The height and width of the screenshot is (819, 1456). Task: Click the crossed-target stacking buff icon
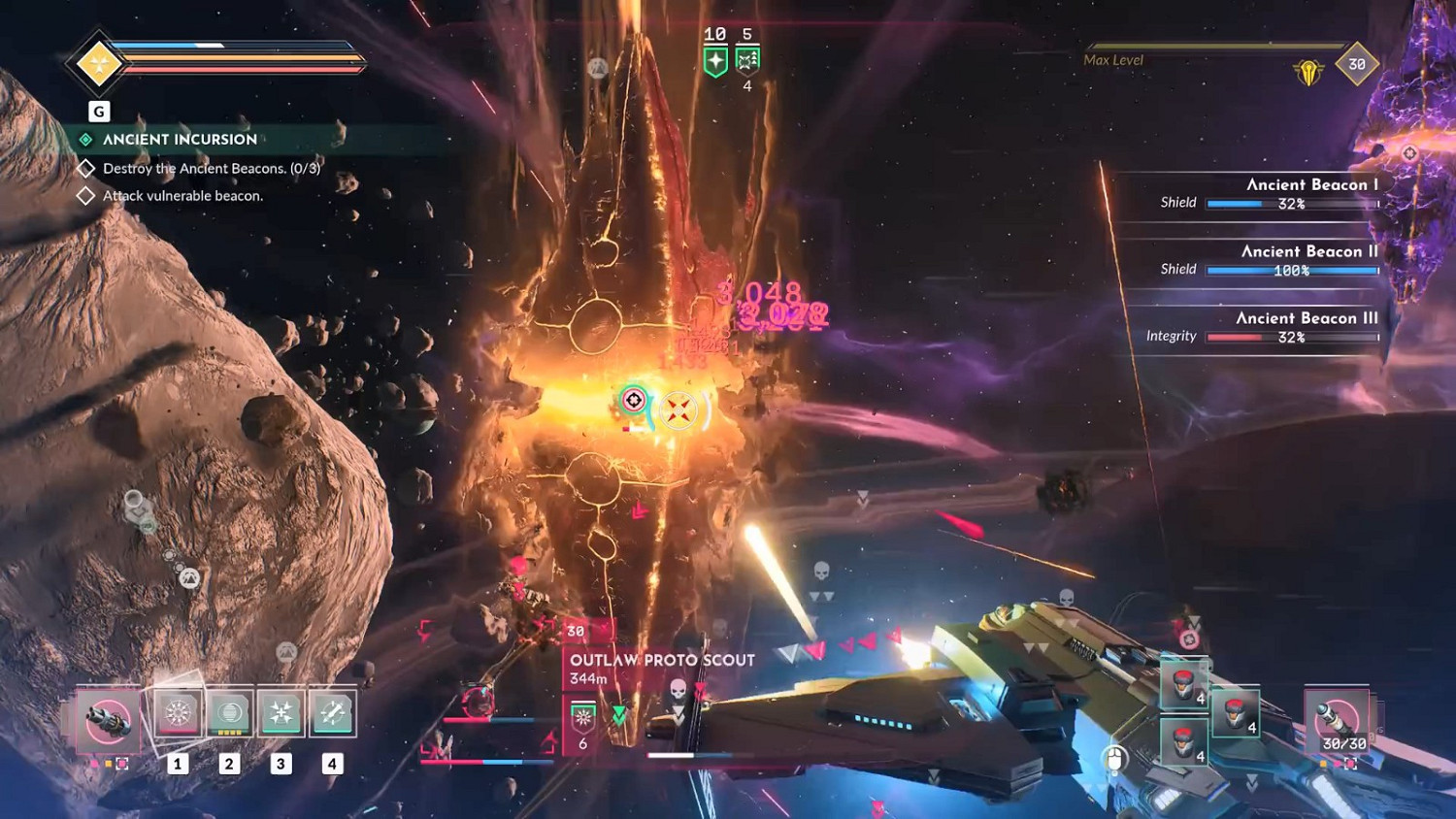point(747,61)
